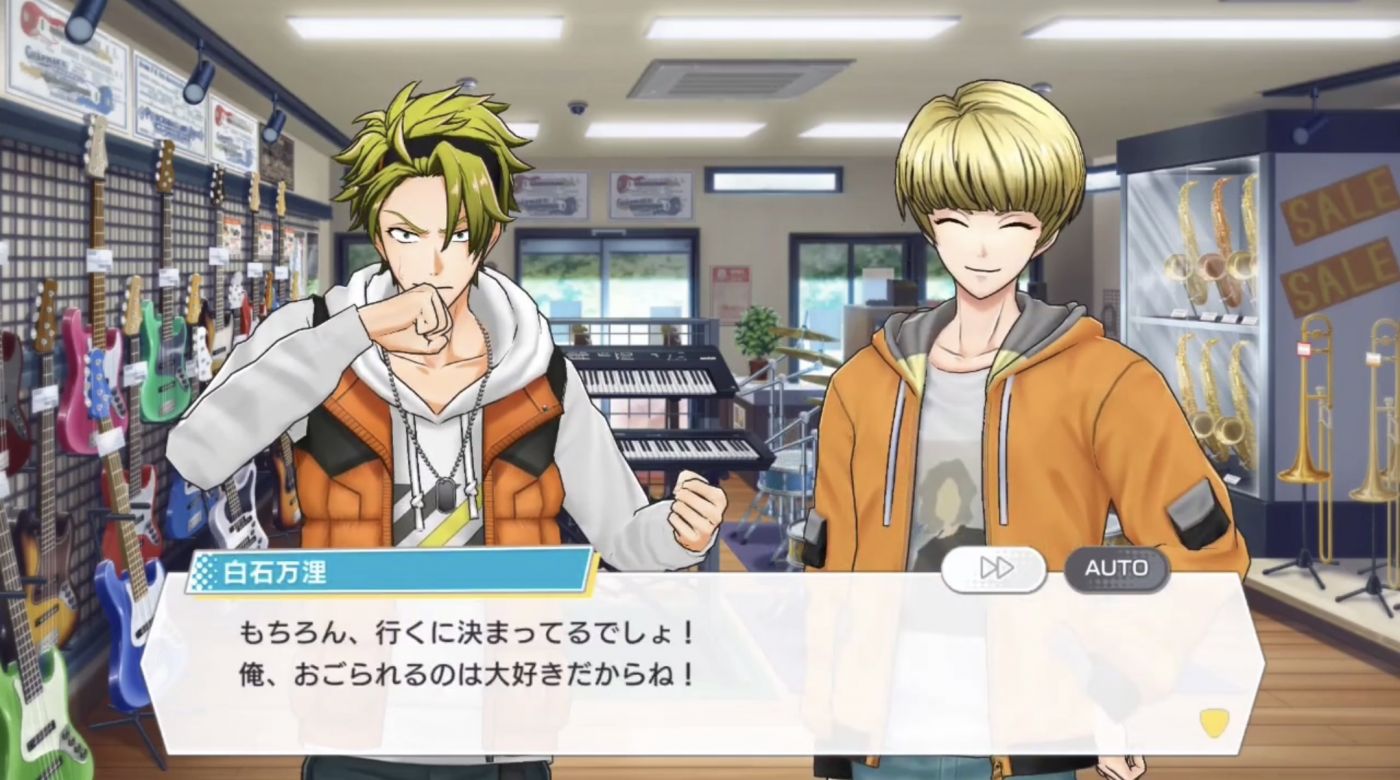The width and height of the screenshot is (1400, 780).
Task: Toggle the AUTO dialogue advance button
Action: 1116,569
